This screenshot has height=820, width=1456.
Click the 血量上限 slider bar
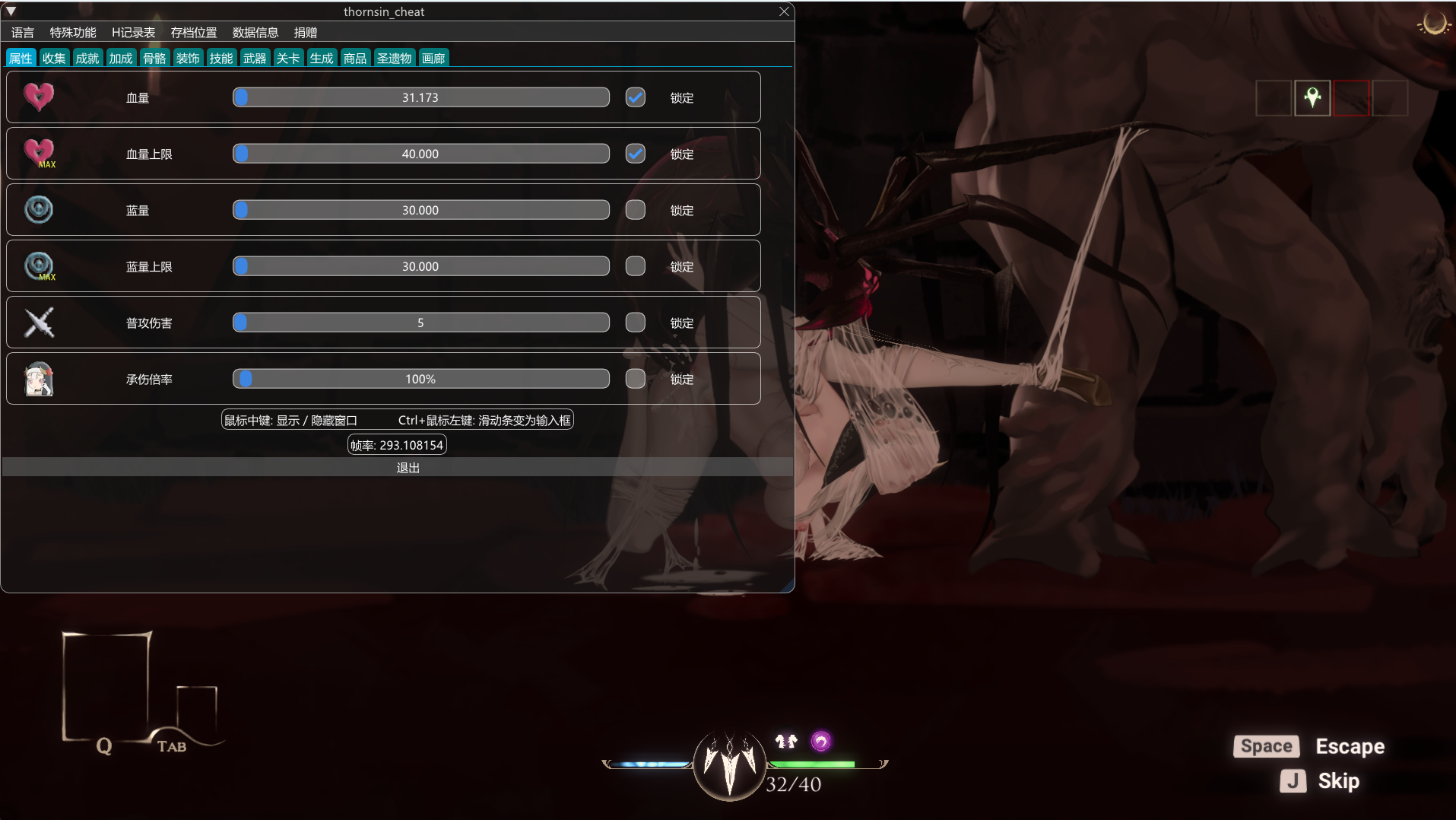420,154
